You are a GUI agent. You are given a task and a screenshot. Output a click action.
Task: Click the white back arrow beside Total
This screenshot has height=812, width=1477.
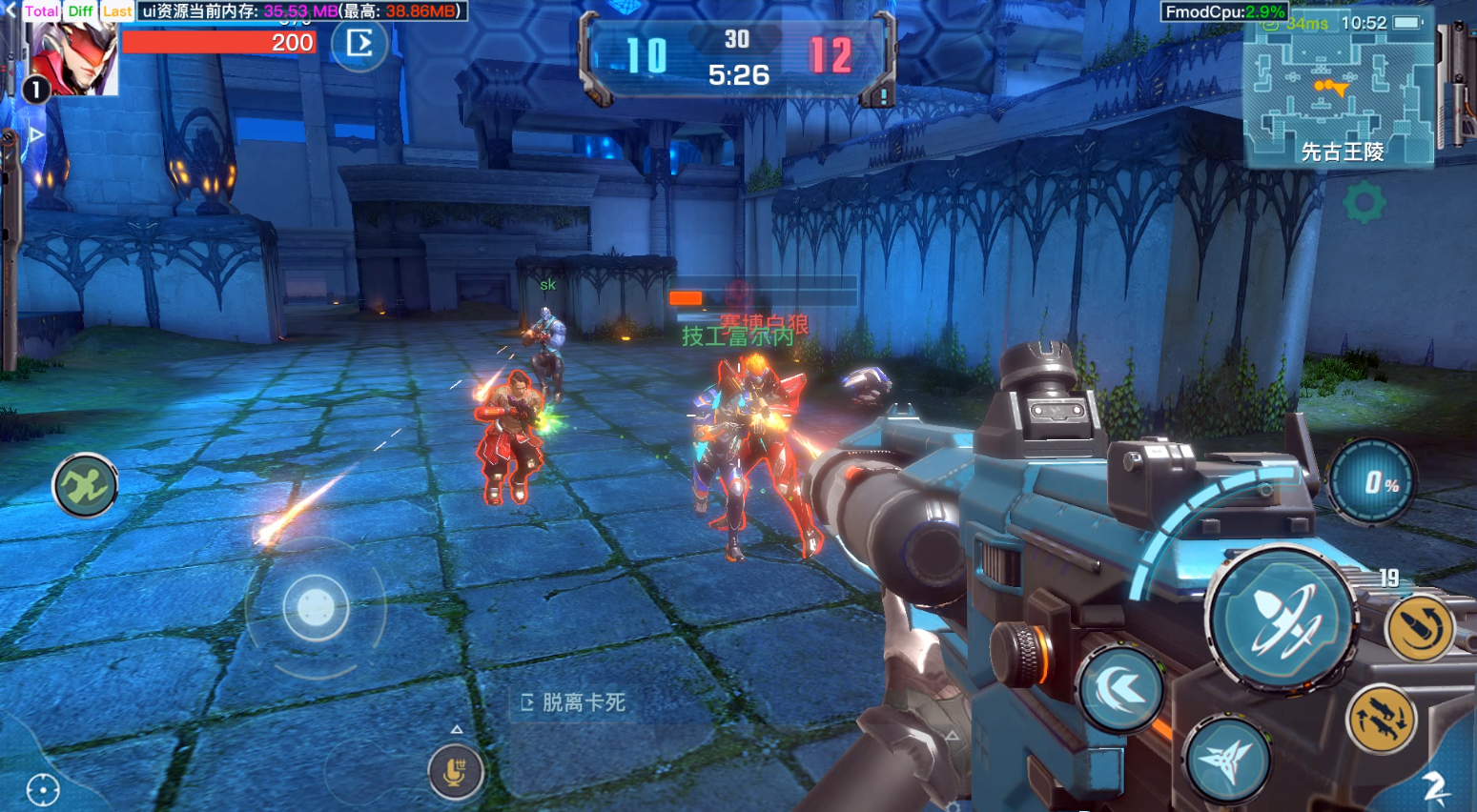click(10, 10)
